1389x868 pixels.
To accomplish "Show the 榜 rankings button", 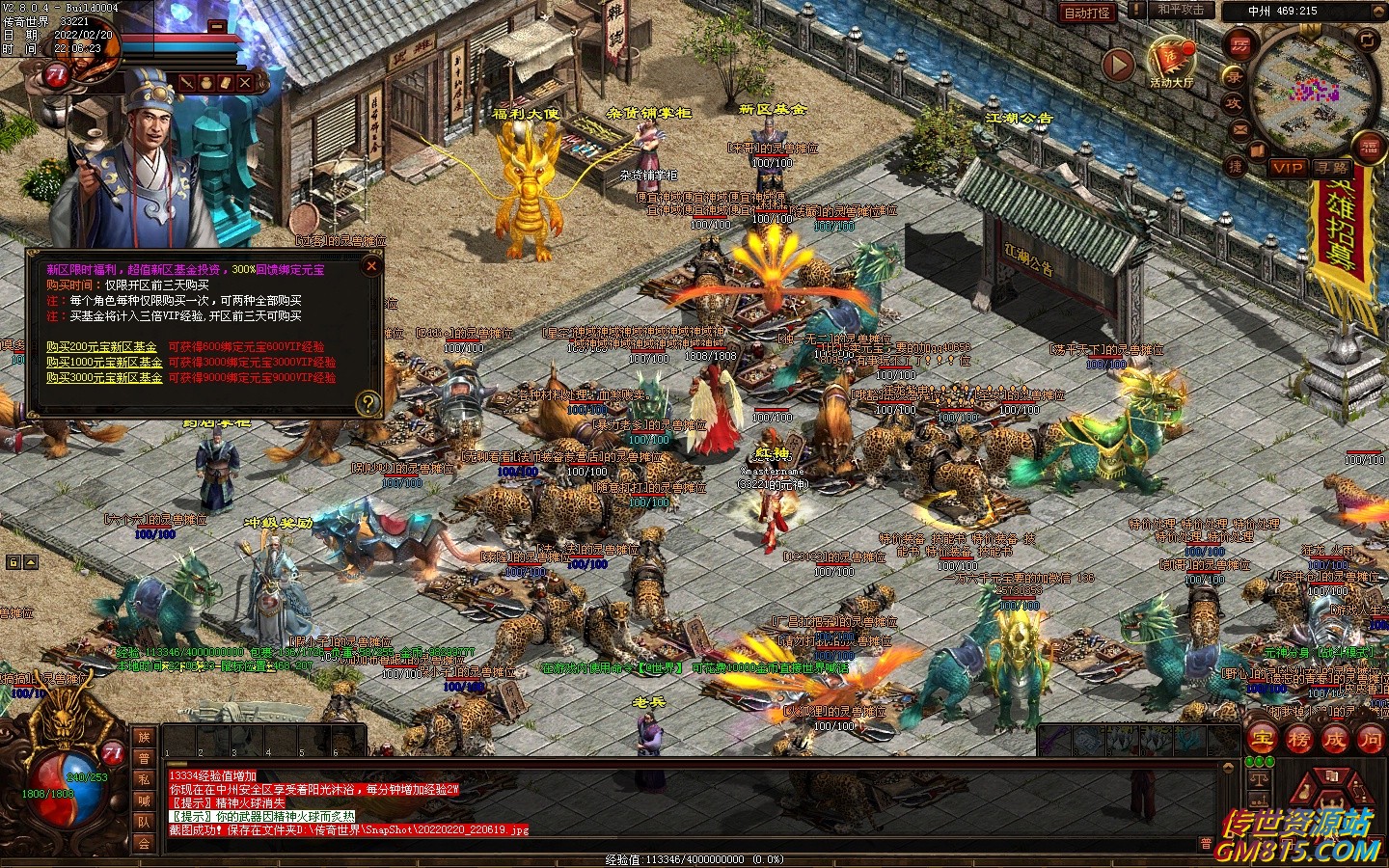I will click(x=1298, y=740).
